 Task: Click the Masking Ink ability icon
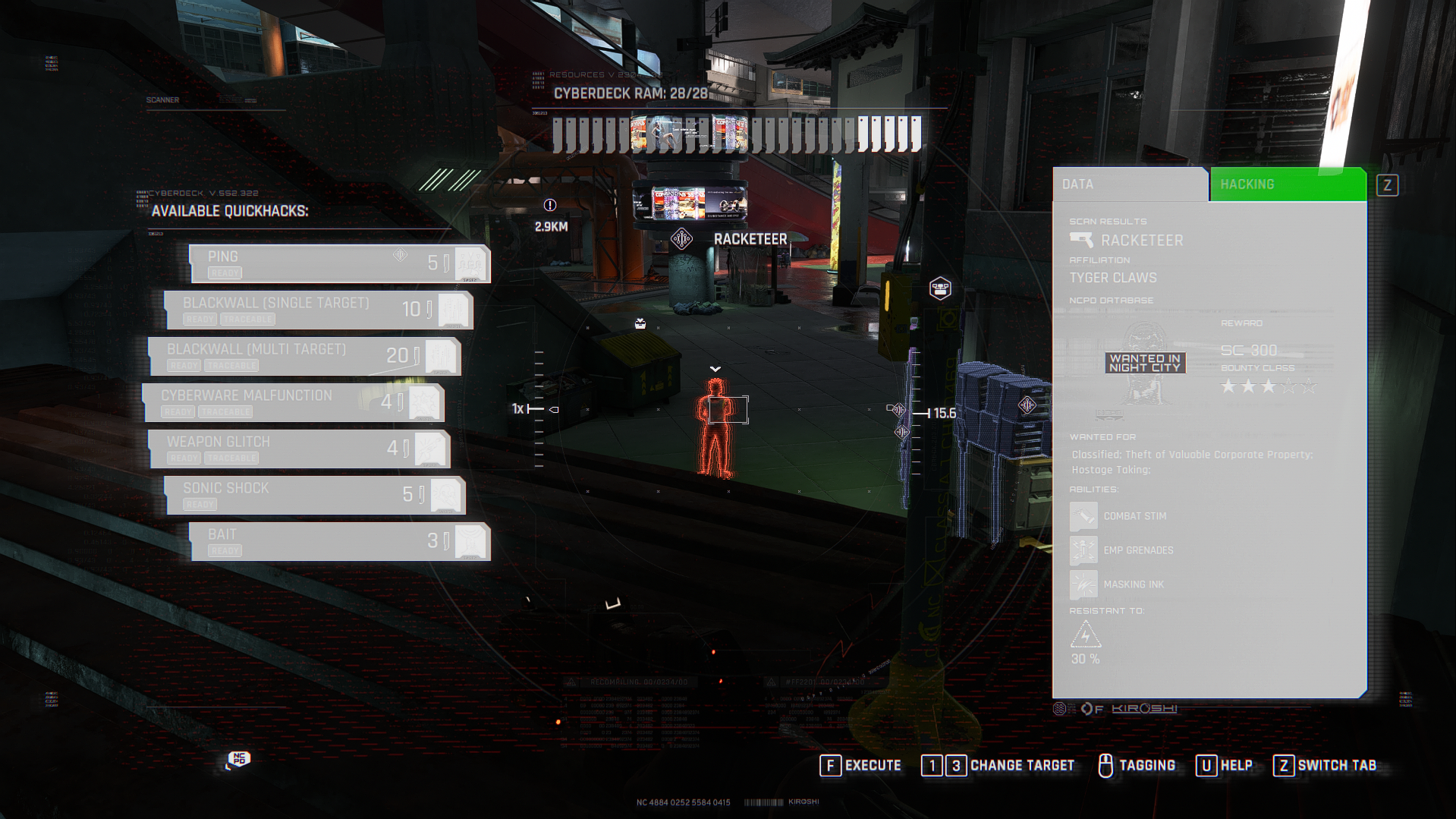click(1083, 584)
